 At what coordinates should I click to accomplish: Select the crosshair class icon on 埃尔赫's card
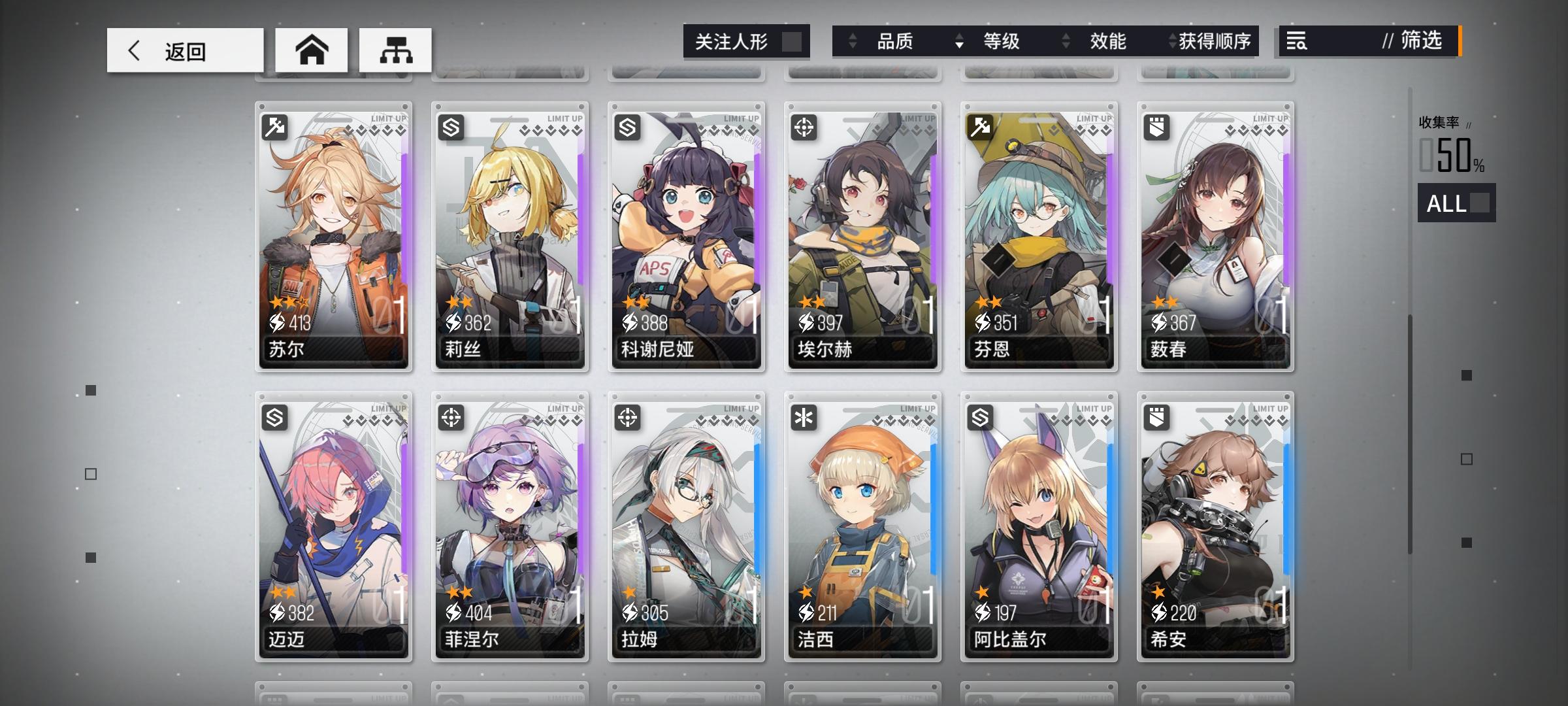click(x=804, y=126)
